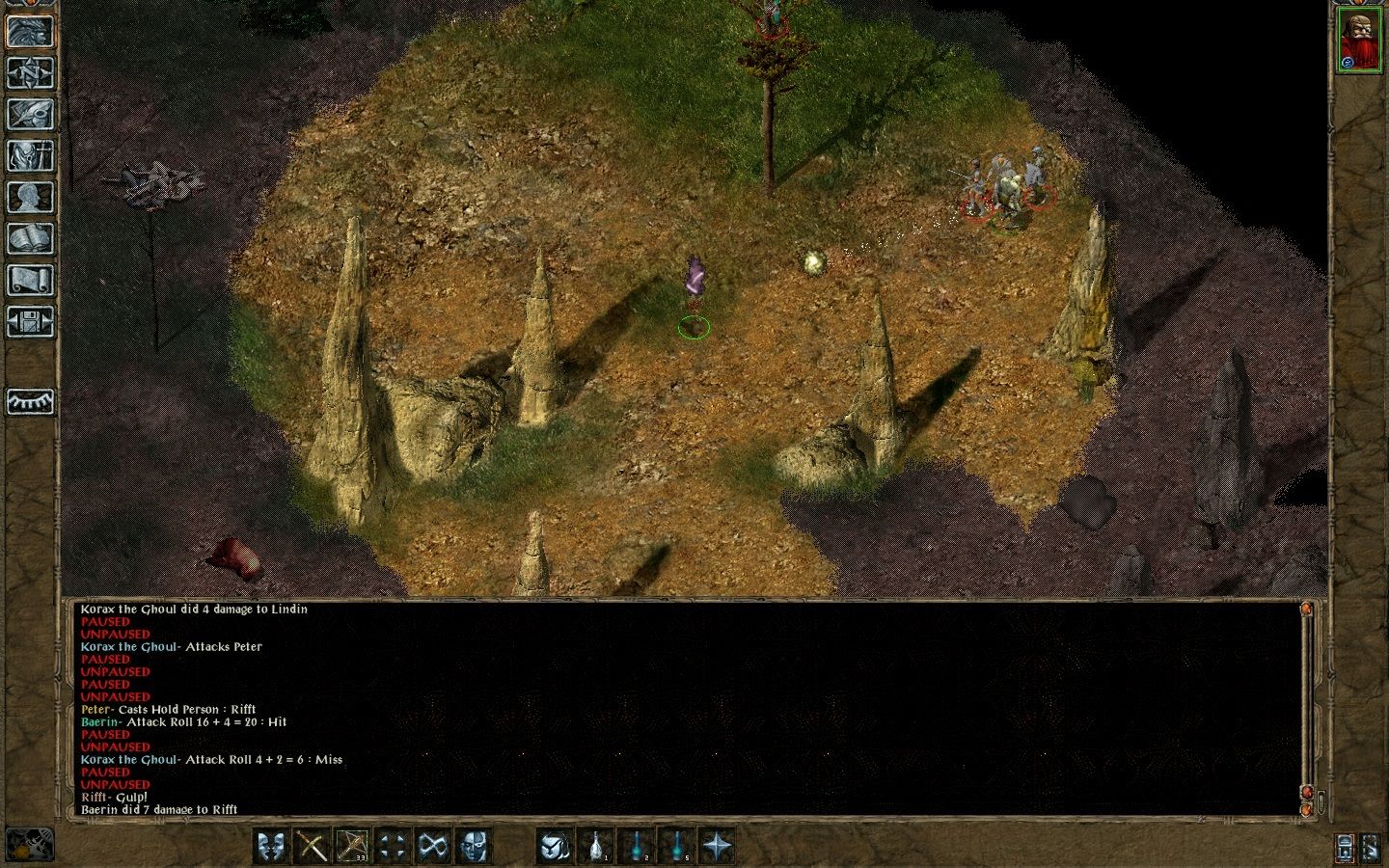Use the white potion quick item
Screen dimensions: 1389x868
click(596, 846)
